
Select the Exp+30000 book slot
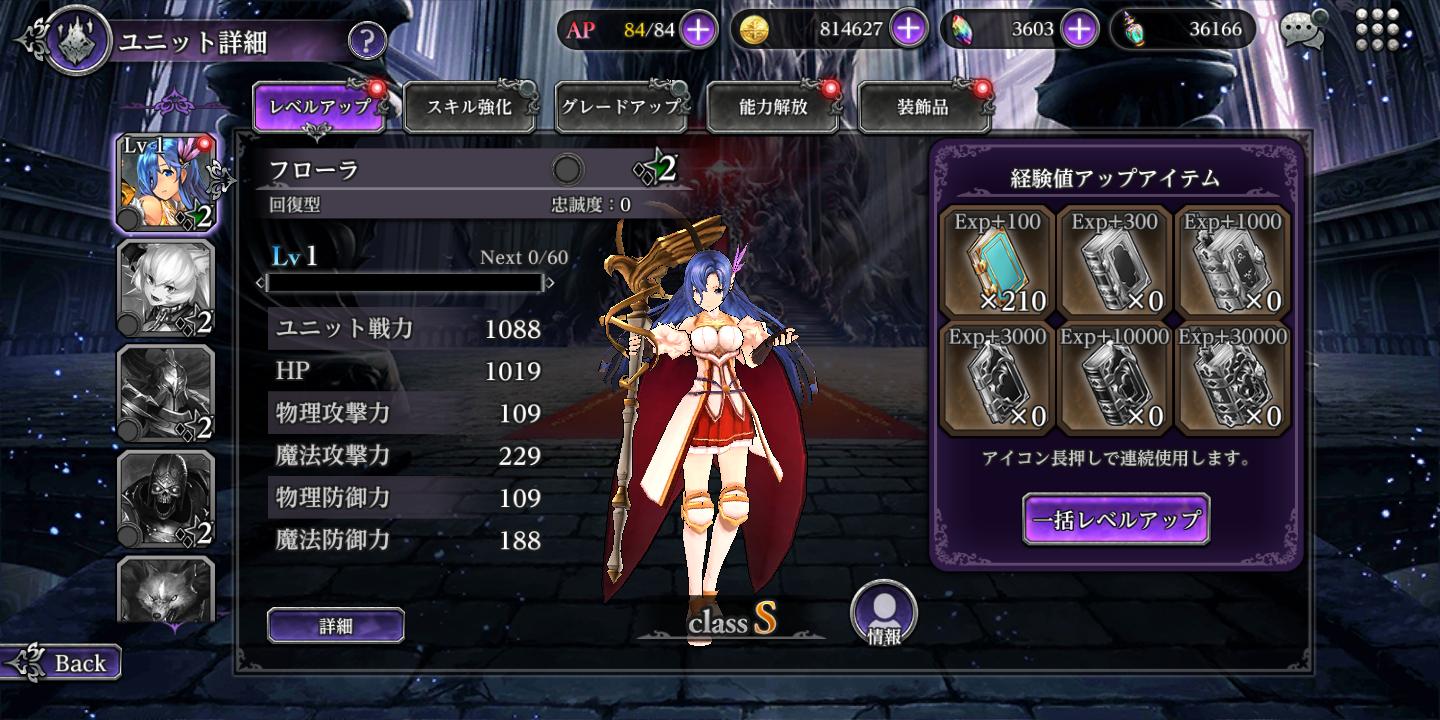[1234, 378]
